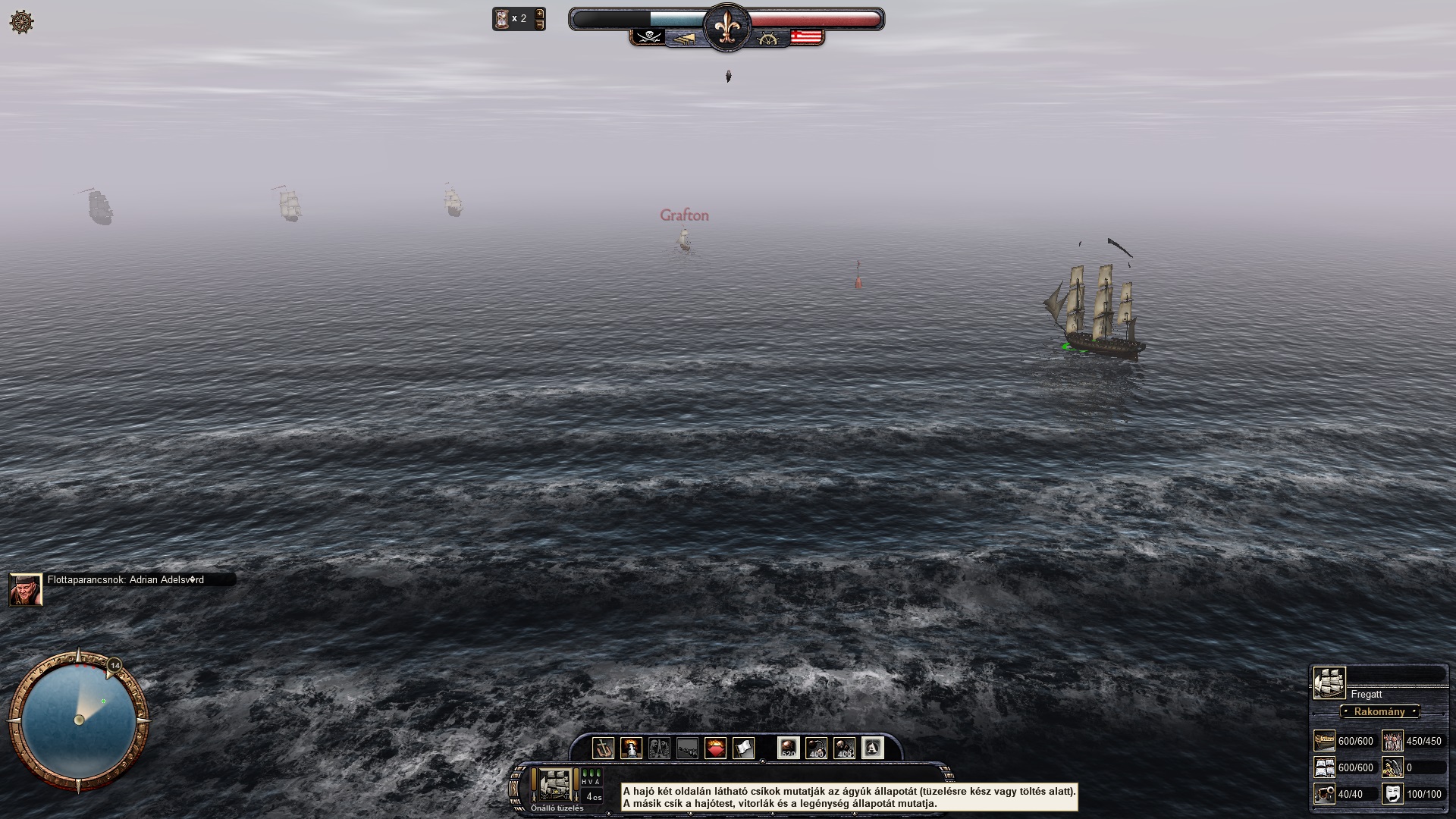
Task: Click the striped red-and-white enemy flag
Action: pos(807,36)
